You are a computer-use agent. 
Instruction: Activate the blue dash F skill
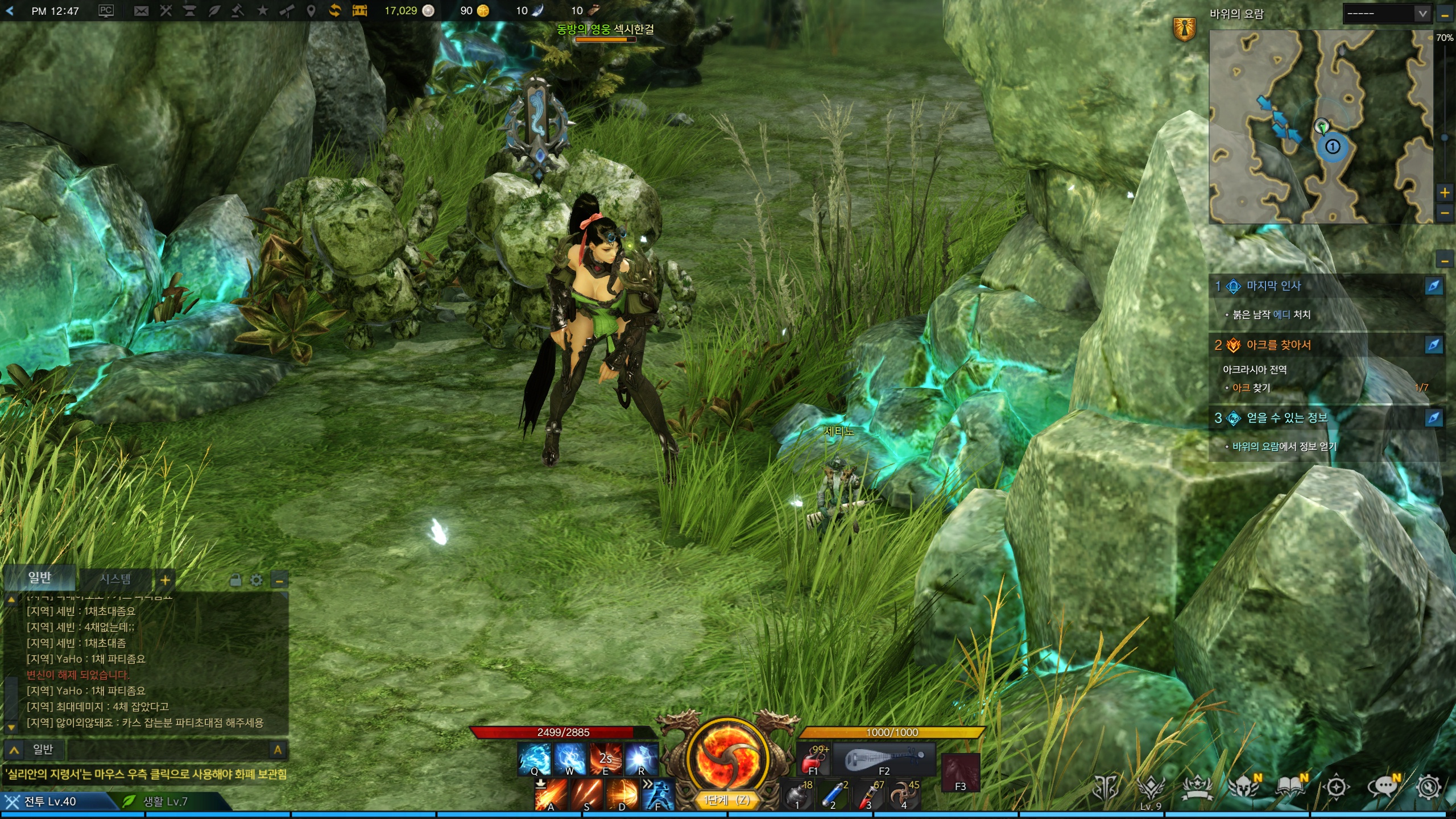658,794
